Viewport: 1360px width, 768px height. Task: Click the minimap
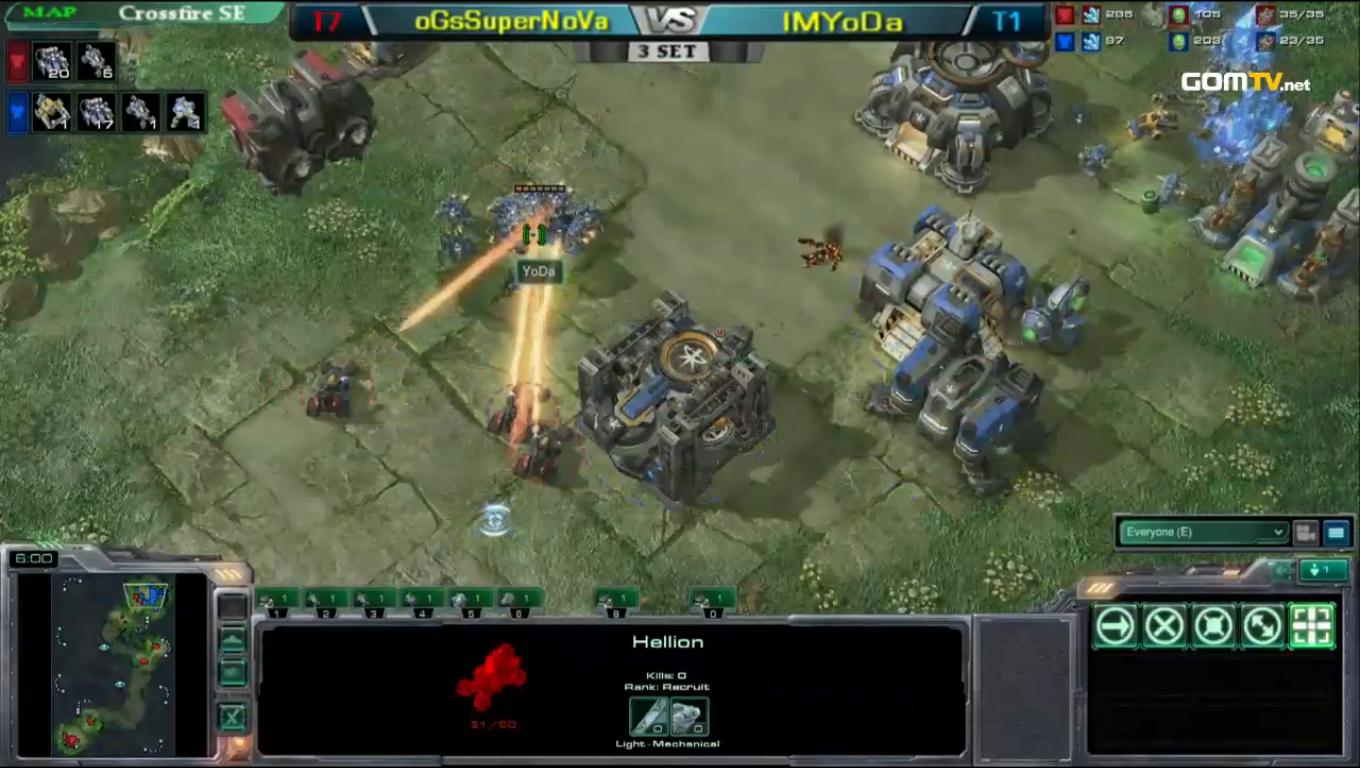point(112,664)
